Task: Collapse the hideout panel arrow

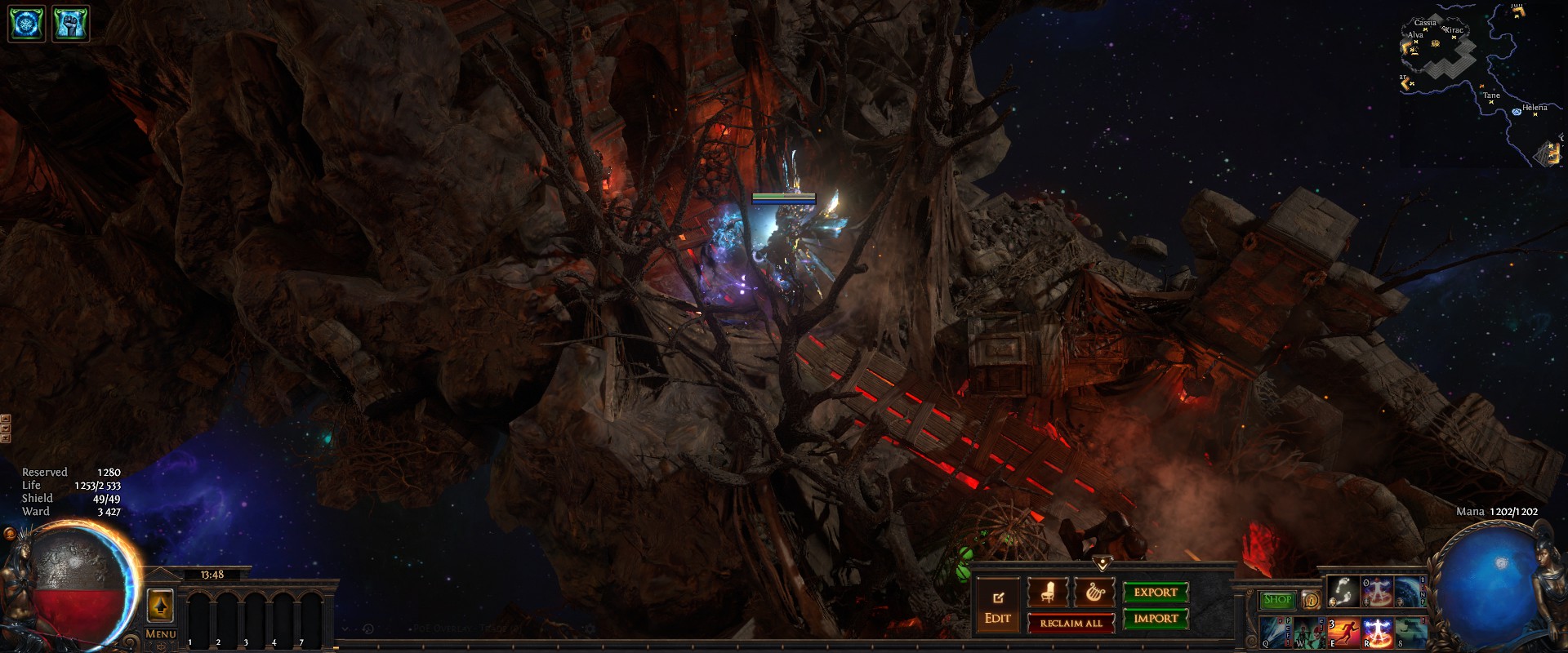Action: click(x=1102, y=563)
